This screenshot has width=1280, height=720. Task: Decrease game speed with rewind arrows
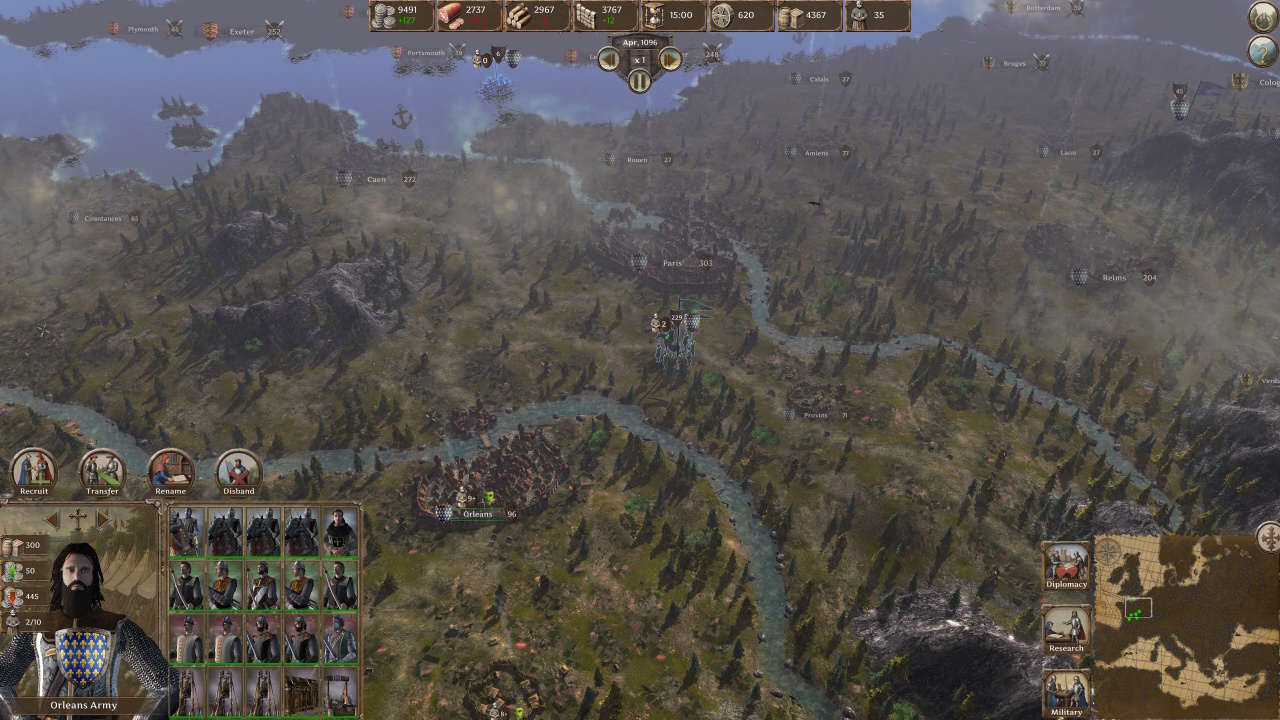pos(609,59)
